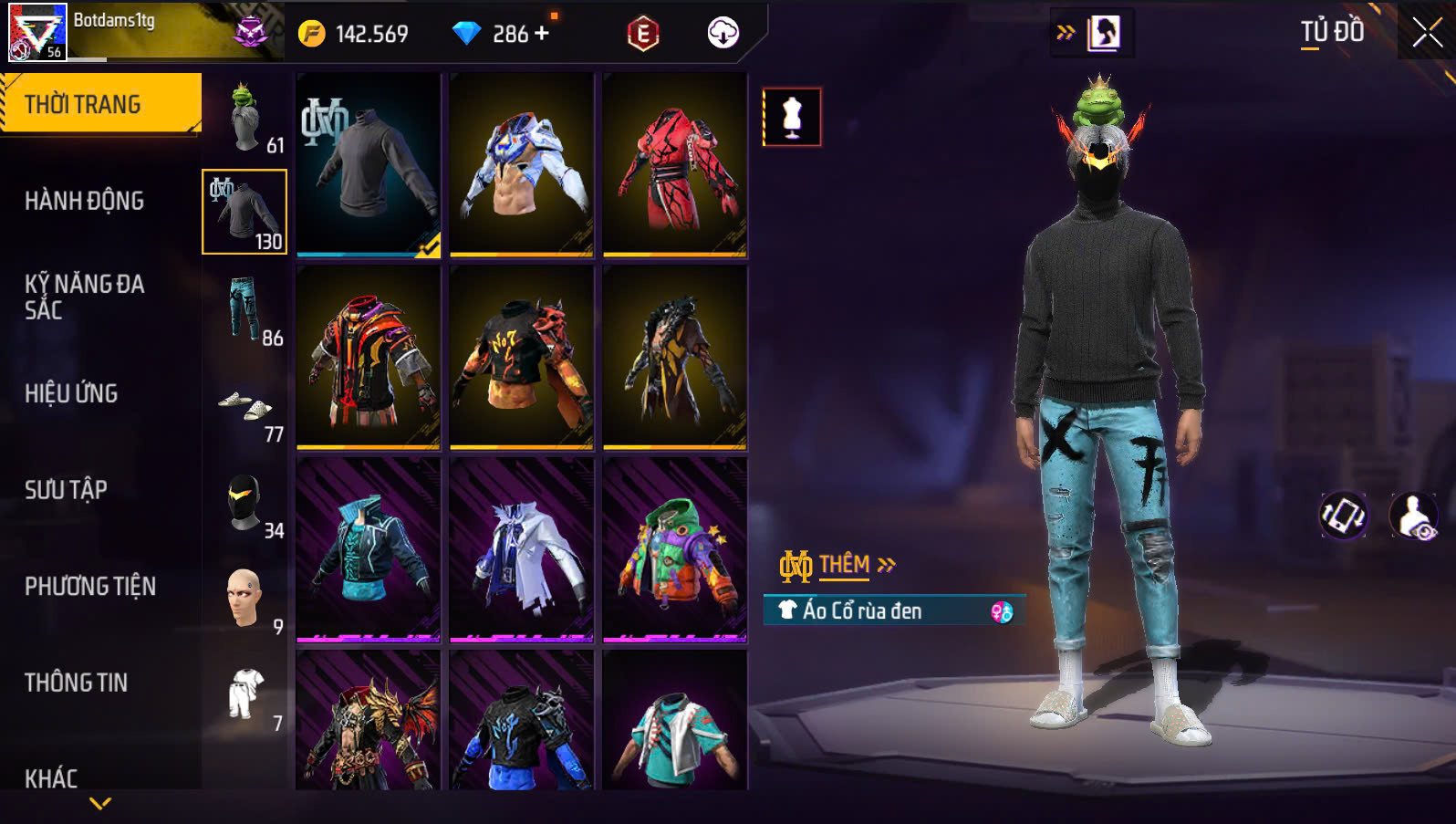Pick the white outfit set category
Viewport: 1456px width, 824px height.
[x=244, y=694]
